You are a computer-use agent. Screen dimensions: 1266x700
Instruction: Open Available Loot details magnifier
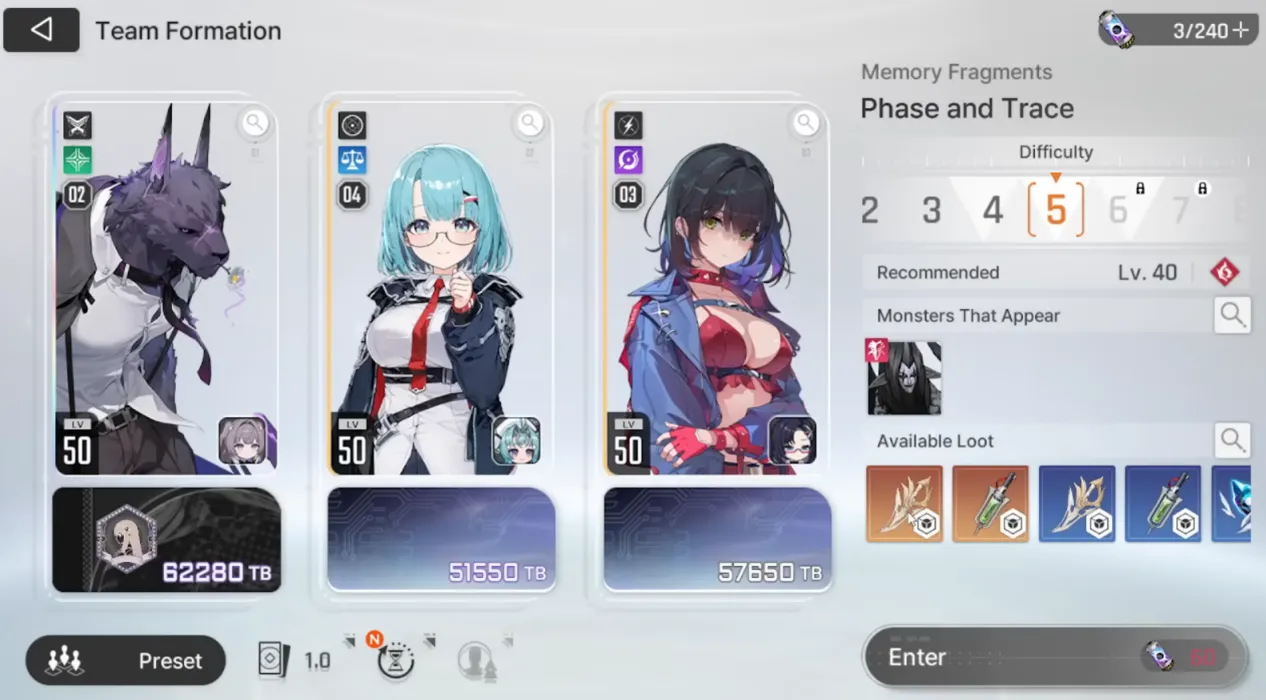[x=1232, y=441]
